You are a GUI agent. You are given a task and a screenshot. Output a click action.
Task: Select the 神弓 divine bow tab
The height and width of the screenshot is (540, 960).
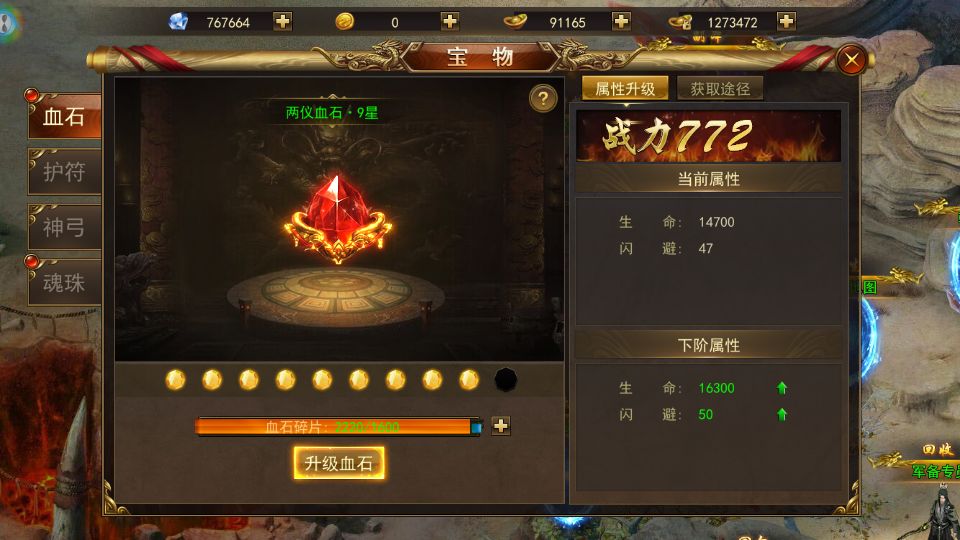click(64, 227)
